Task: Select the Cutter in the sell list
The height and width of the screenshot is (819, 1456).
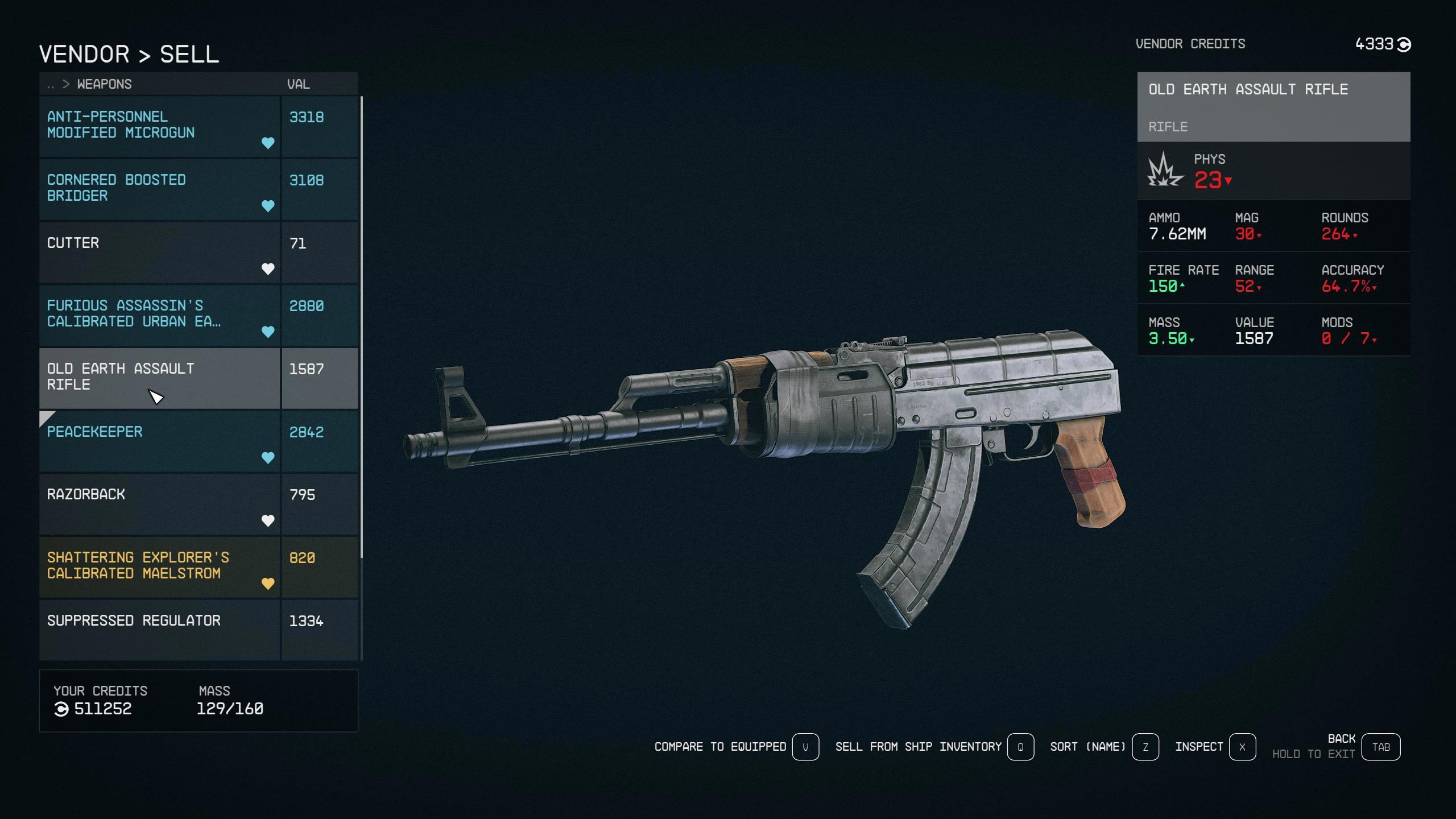Action: tap(159, 252)
